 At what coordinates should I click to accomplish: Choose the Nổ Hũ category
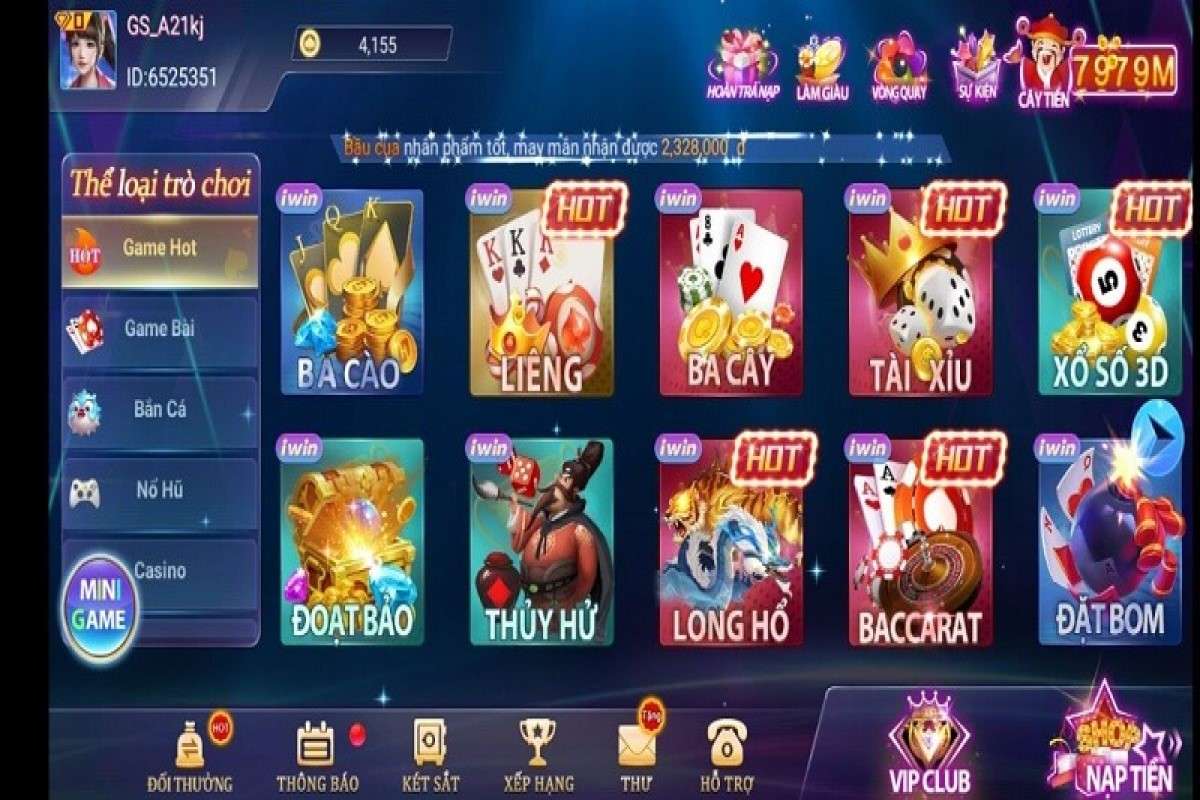pyautogui.click(x=160, y=491)
